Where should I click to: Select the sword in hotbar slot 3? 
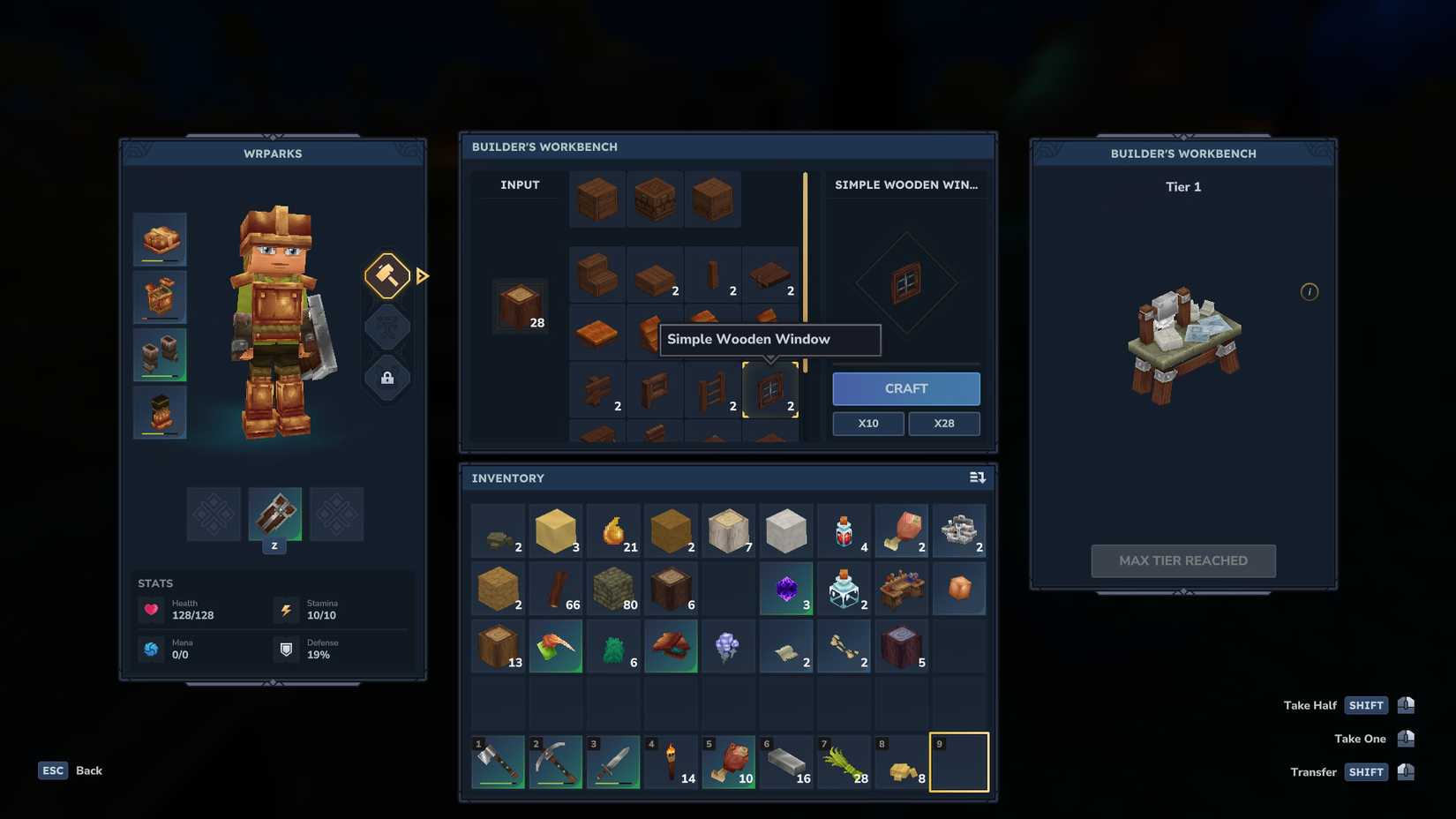[x=612, y=760]
